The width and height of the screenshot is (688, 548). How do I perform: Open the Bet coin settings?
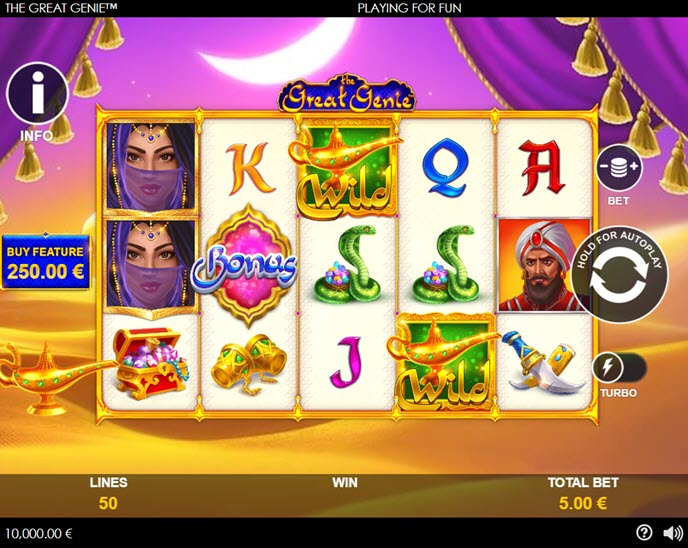point(618,168)
